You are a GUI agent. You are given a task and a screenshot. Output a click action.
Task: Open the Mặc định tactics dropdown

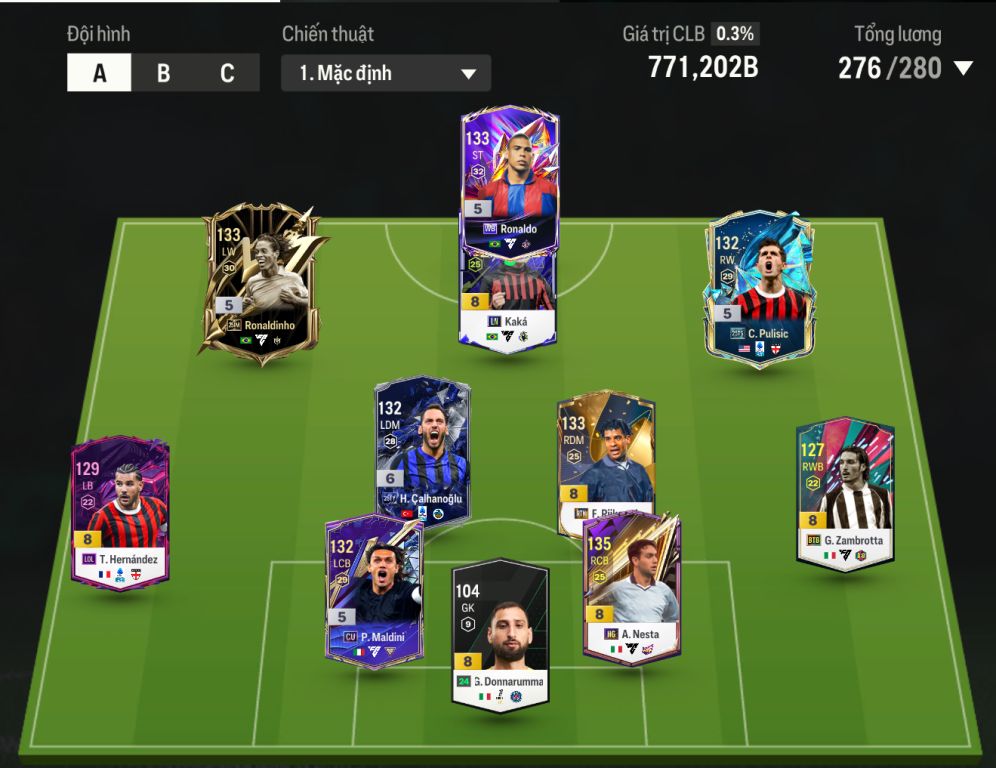[386, 73]
